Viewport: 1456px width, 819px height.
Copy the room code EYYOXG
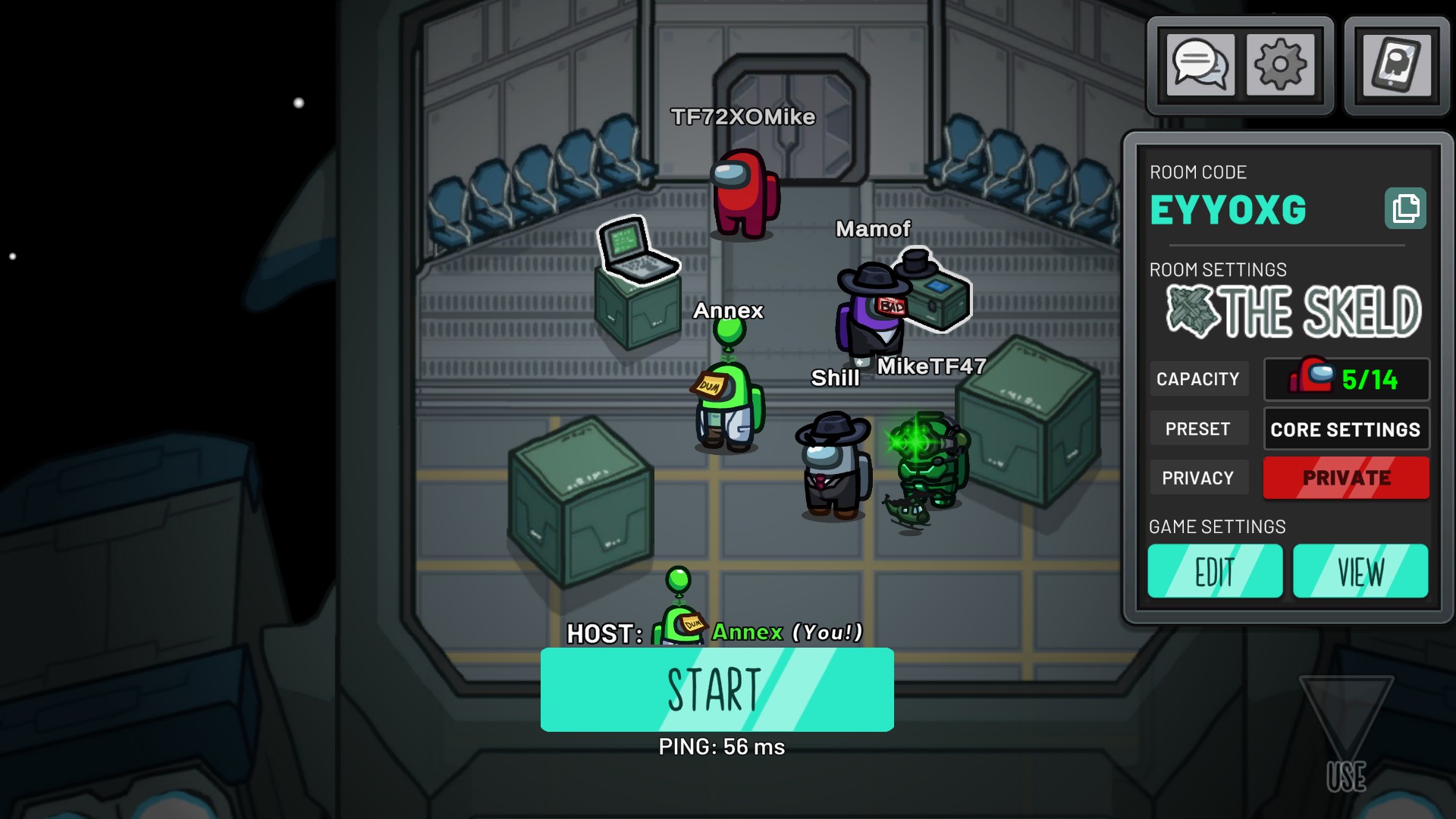coord(1405,209)
